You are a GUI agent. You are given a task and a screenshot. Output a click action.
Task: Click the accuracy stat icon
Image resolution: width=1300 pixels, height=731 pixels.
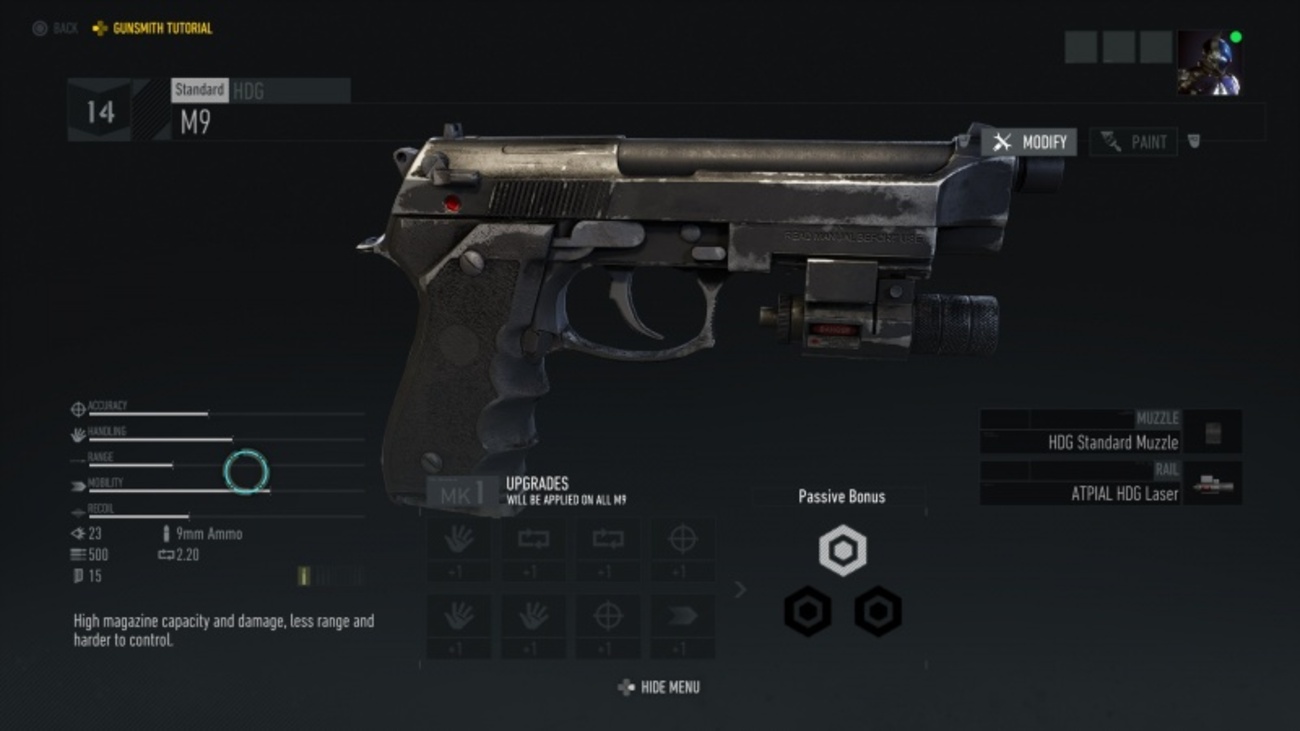77,408
